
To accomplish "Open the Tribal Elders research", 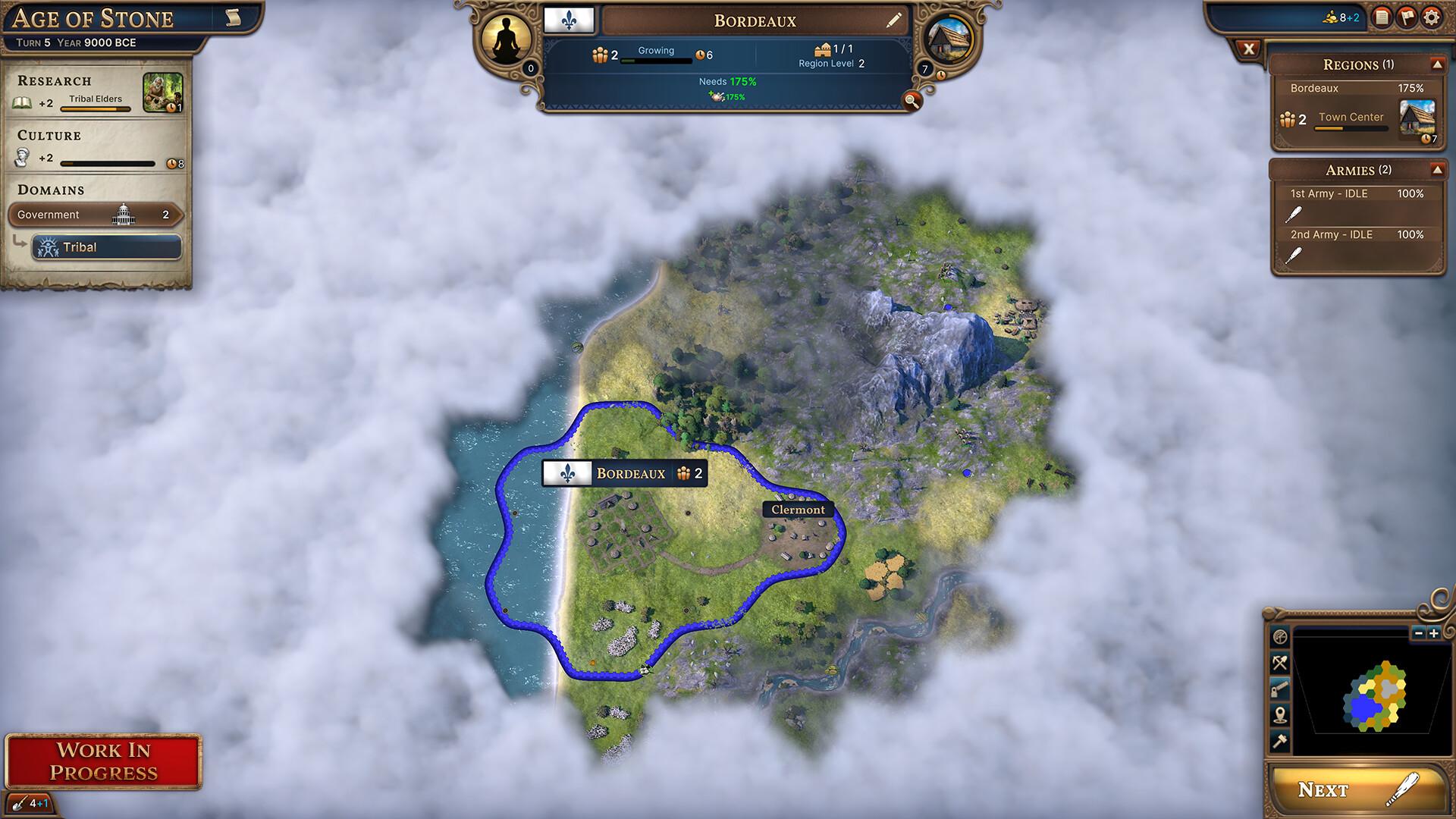I will tap(162, 93).
